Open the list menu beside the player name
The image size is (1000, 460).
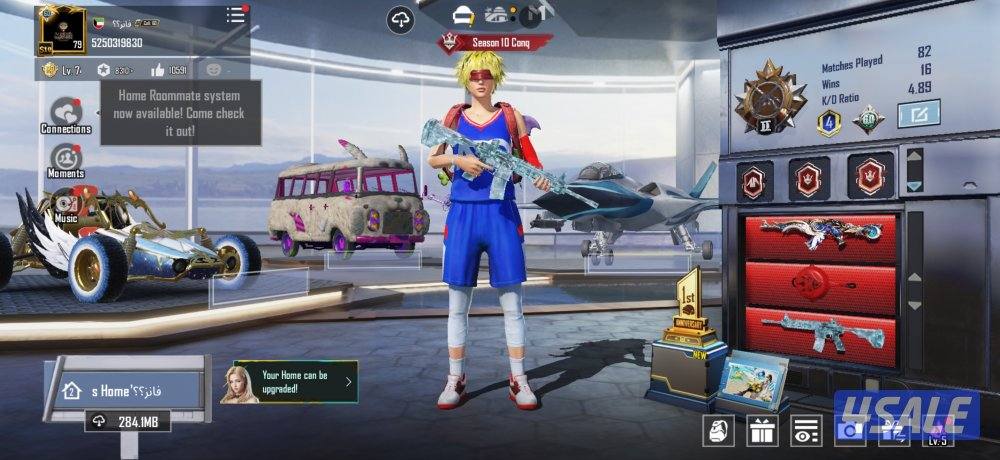pyautogui.click(x=235, y=15)
